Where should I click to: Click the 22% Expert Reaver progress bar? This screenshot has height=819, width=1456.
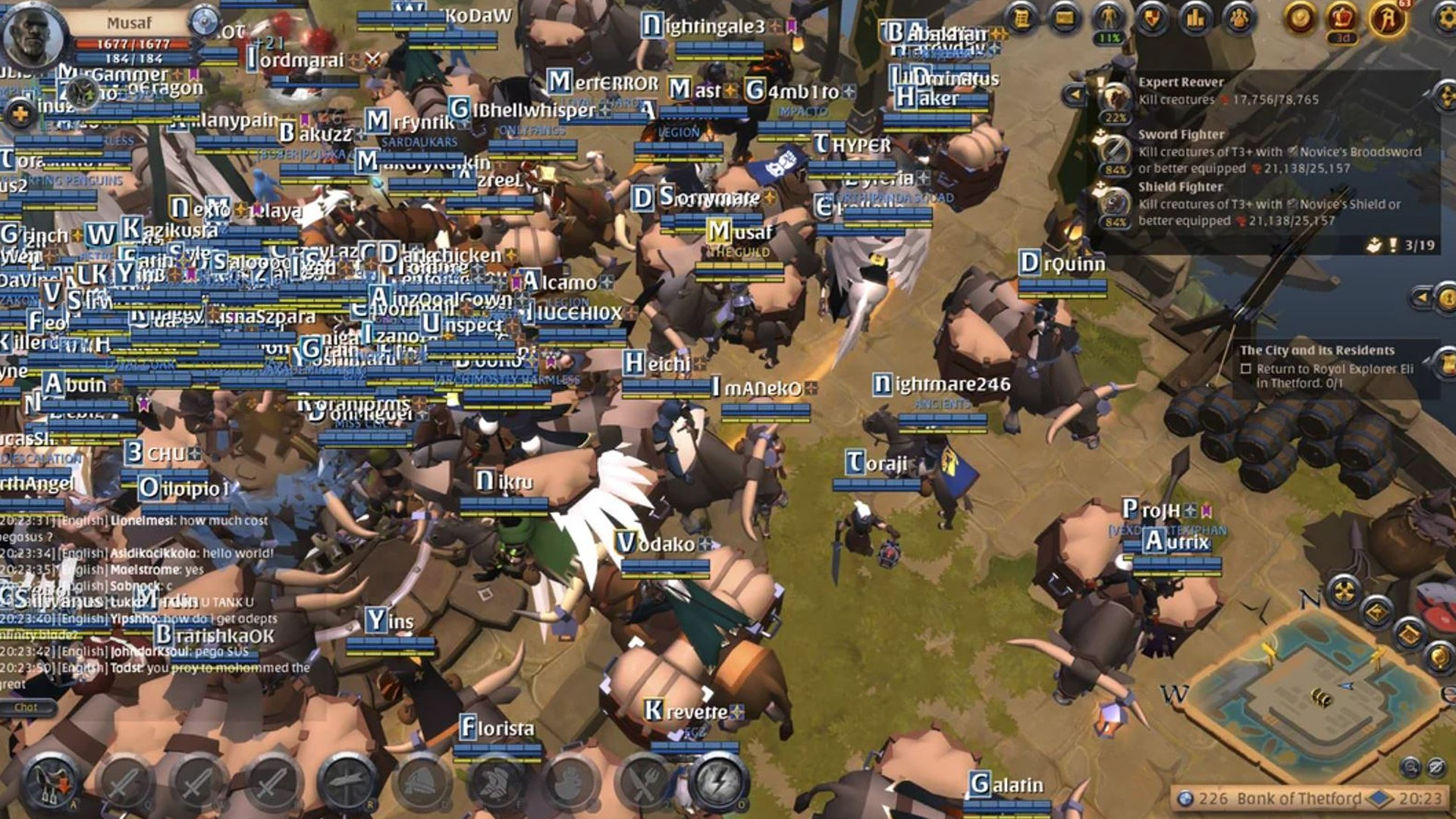pos(1115,118)
